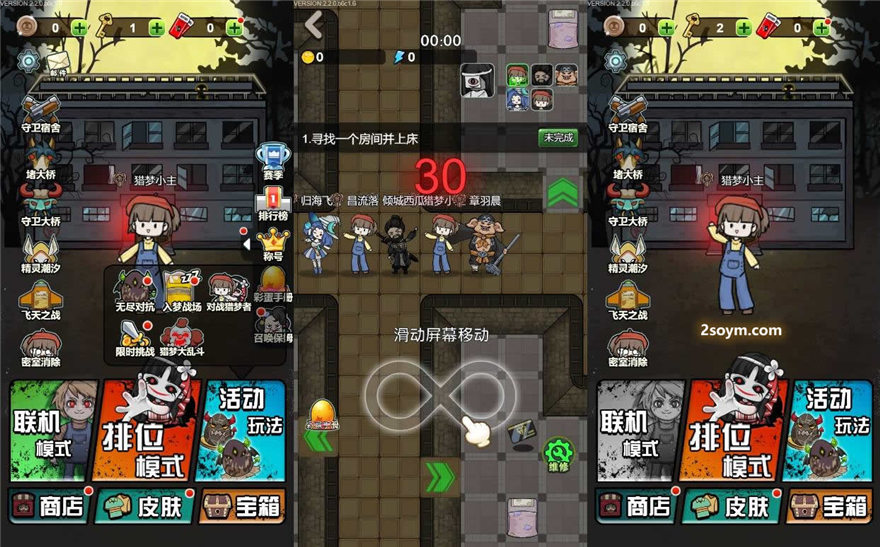The image size is (880, 547).
Task: Choose the 入梦战场 mode
Action: tap(180, 291)
